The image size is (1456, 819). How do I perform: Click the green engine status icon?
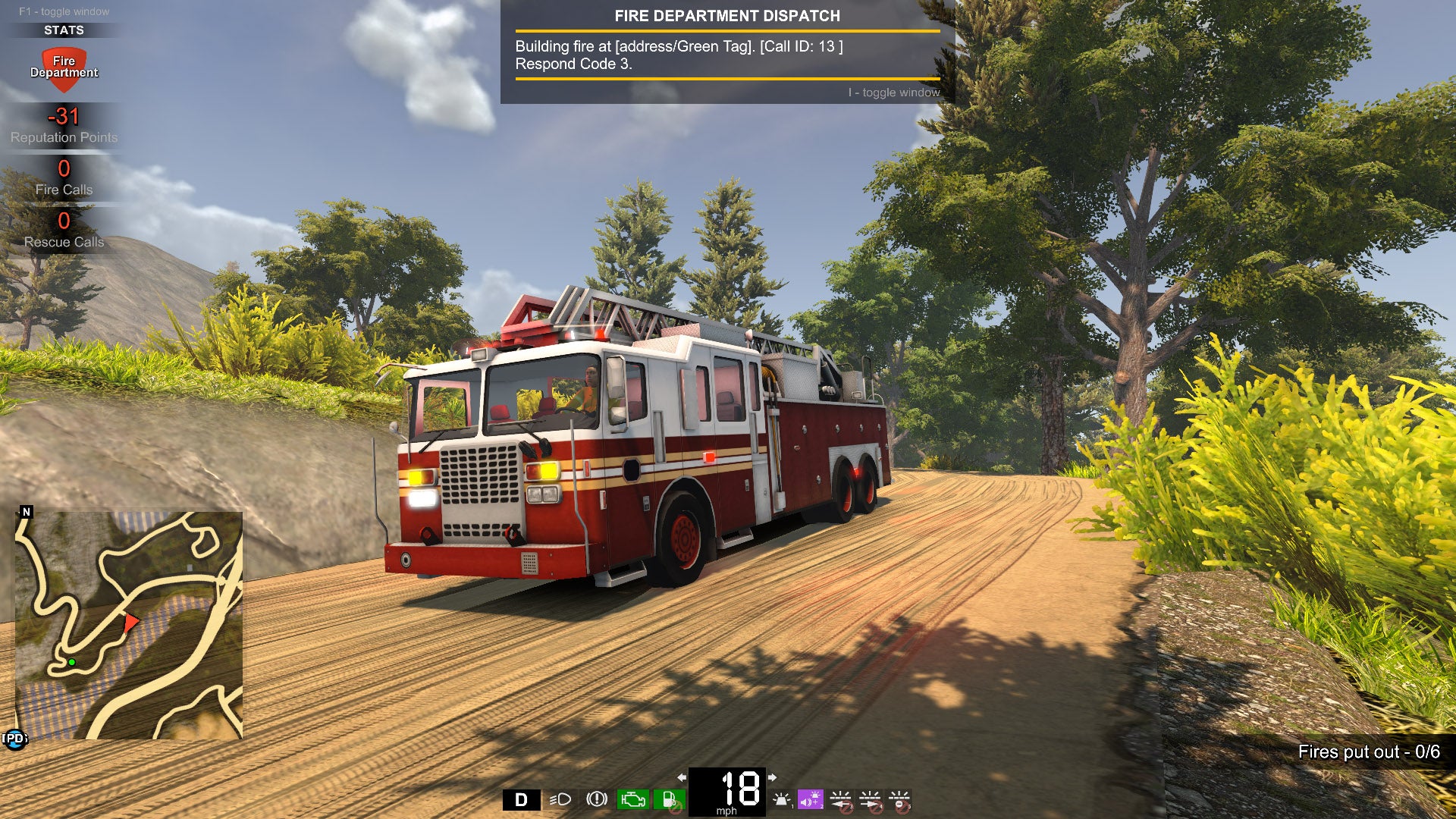click(x=632, y=799)
